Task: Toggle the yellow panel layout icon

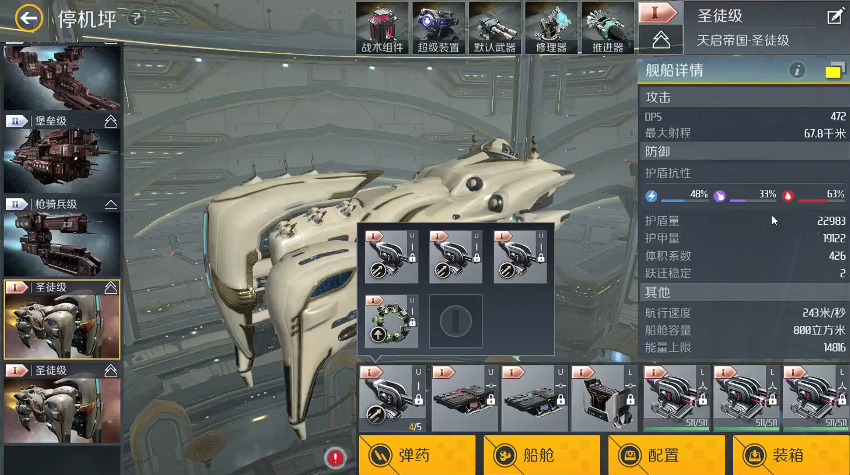Action: click(x=834, y=70)
